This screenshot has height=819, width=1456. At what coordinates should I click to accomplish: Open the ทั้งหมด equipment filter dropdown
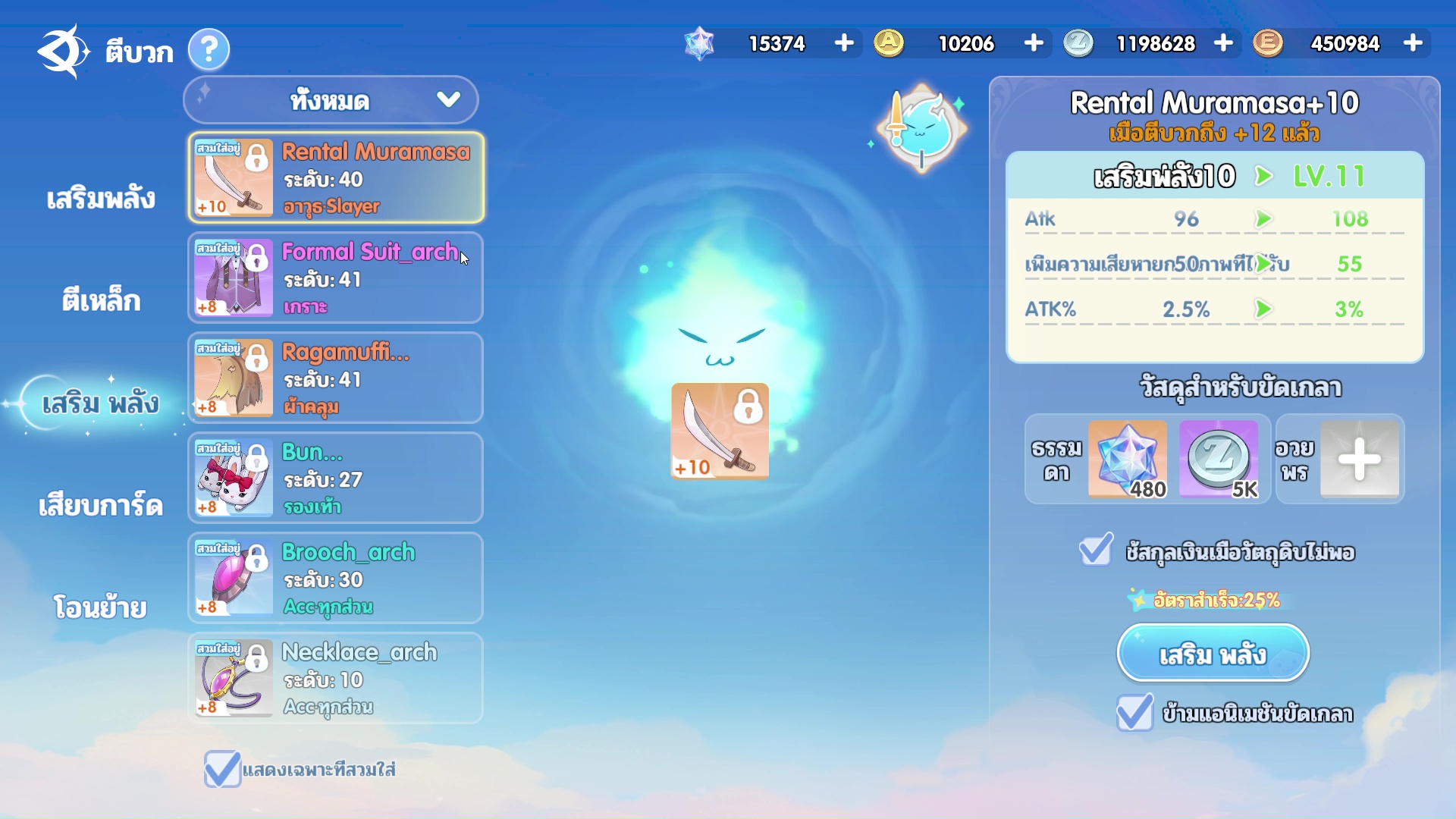331,100
